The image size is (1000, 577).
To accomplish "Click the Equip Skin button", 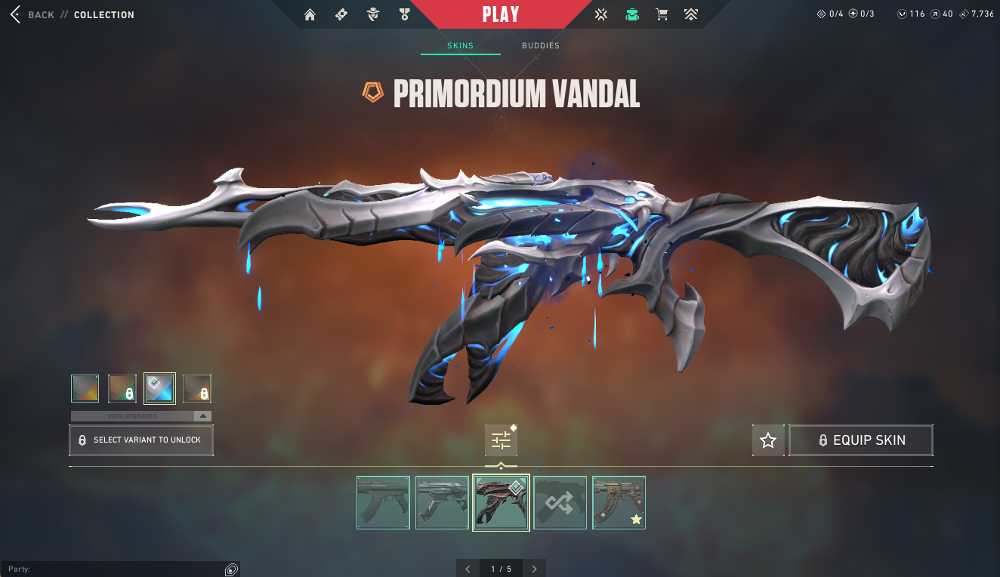I will point(861,440).
